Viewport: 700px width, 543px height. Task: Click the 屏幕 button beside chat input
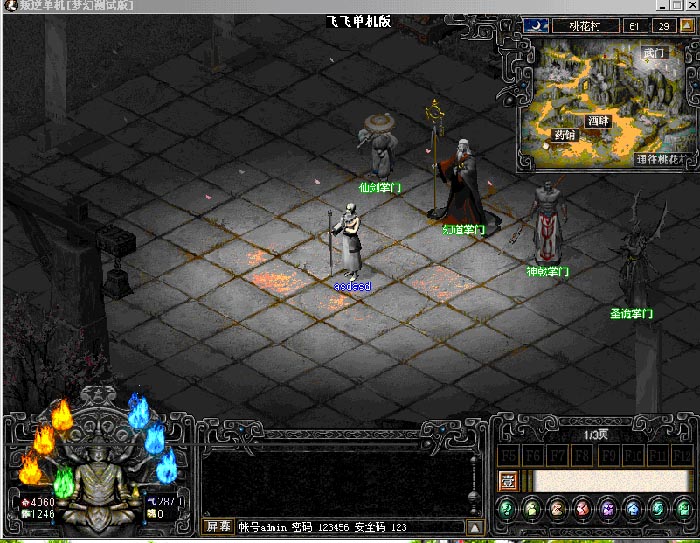point(218,526)
